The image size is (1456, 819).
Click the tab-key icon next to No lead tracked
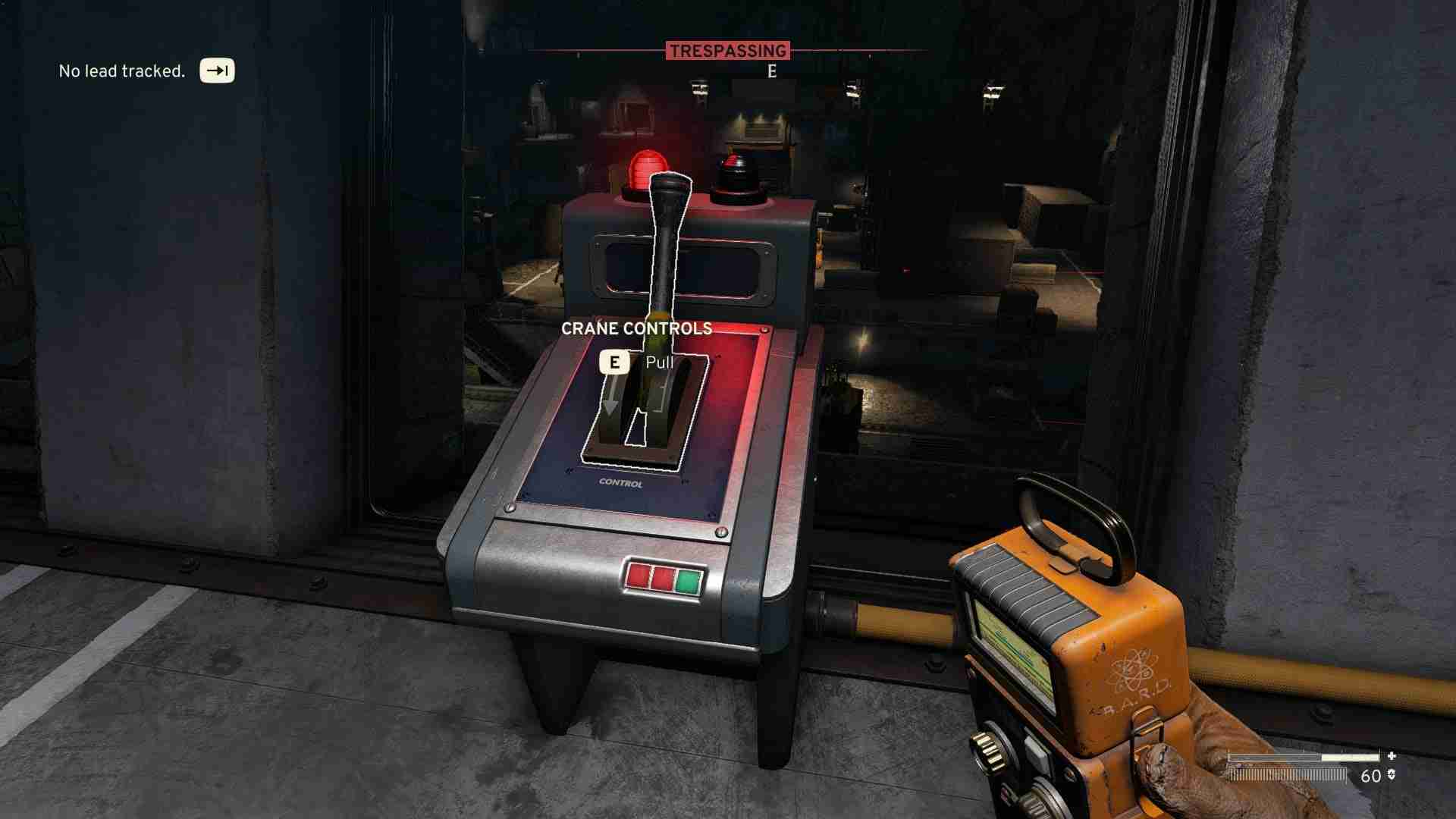[x=216, y=71]
